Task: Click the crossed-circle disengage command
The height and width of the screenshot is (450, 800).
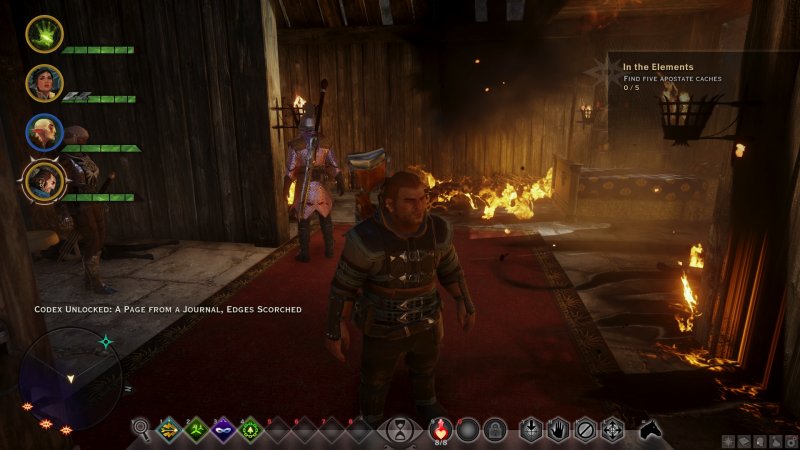Action: click(585, 430)
